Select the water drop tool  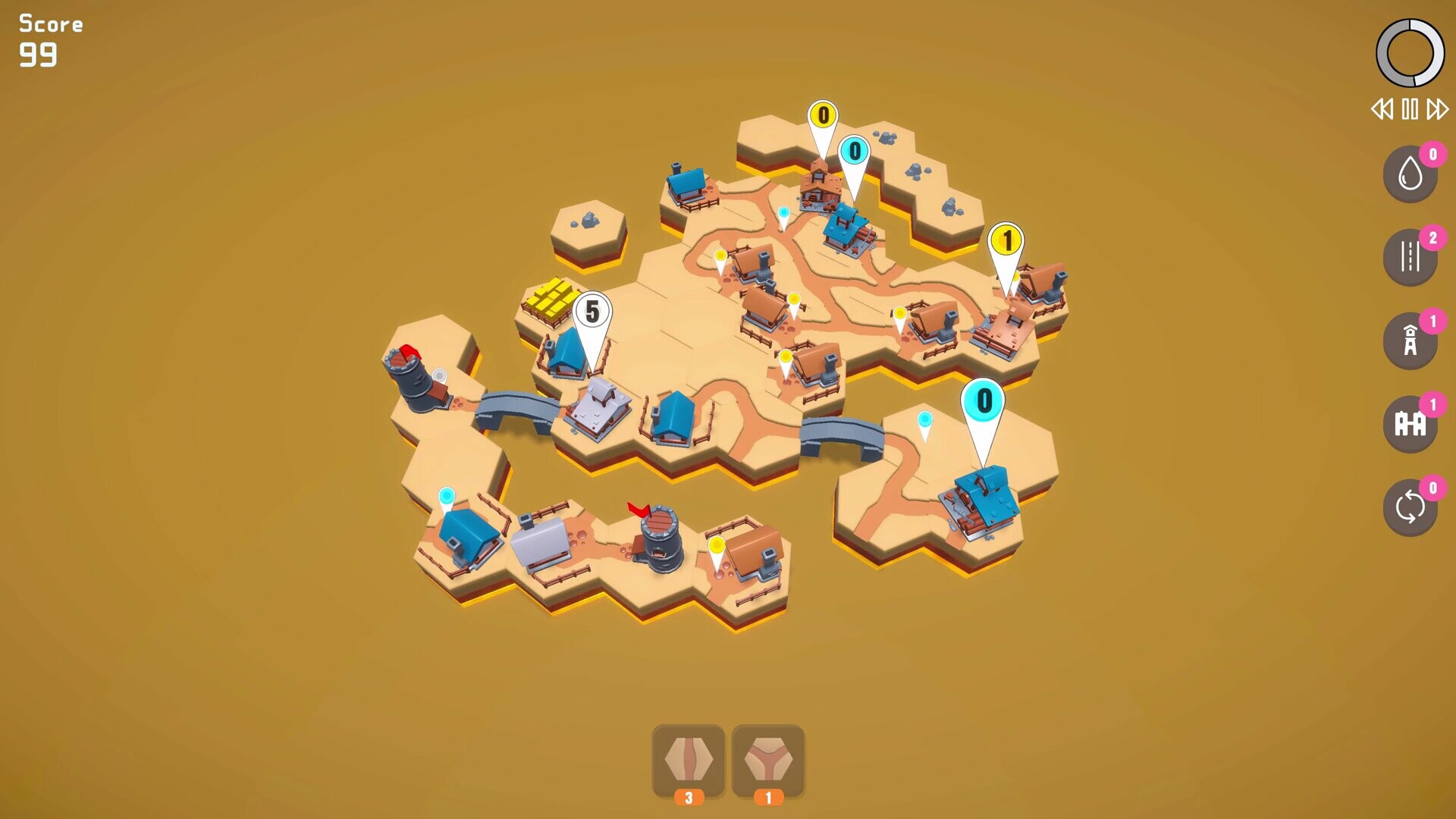click(1409, 173)
